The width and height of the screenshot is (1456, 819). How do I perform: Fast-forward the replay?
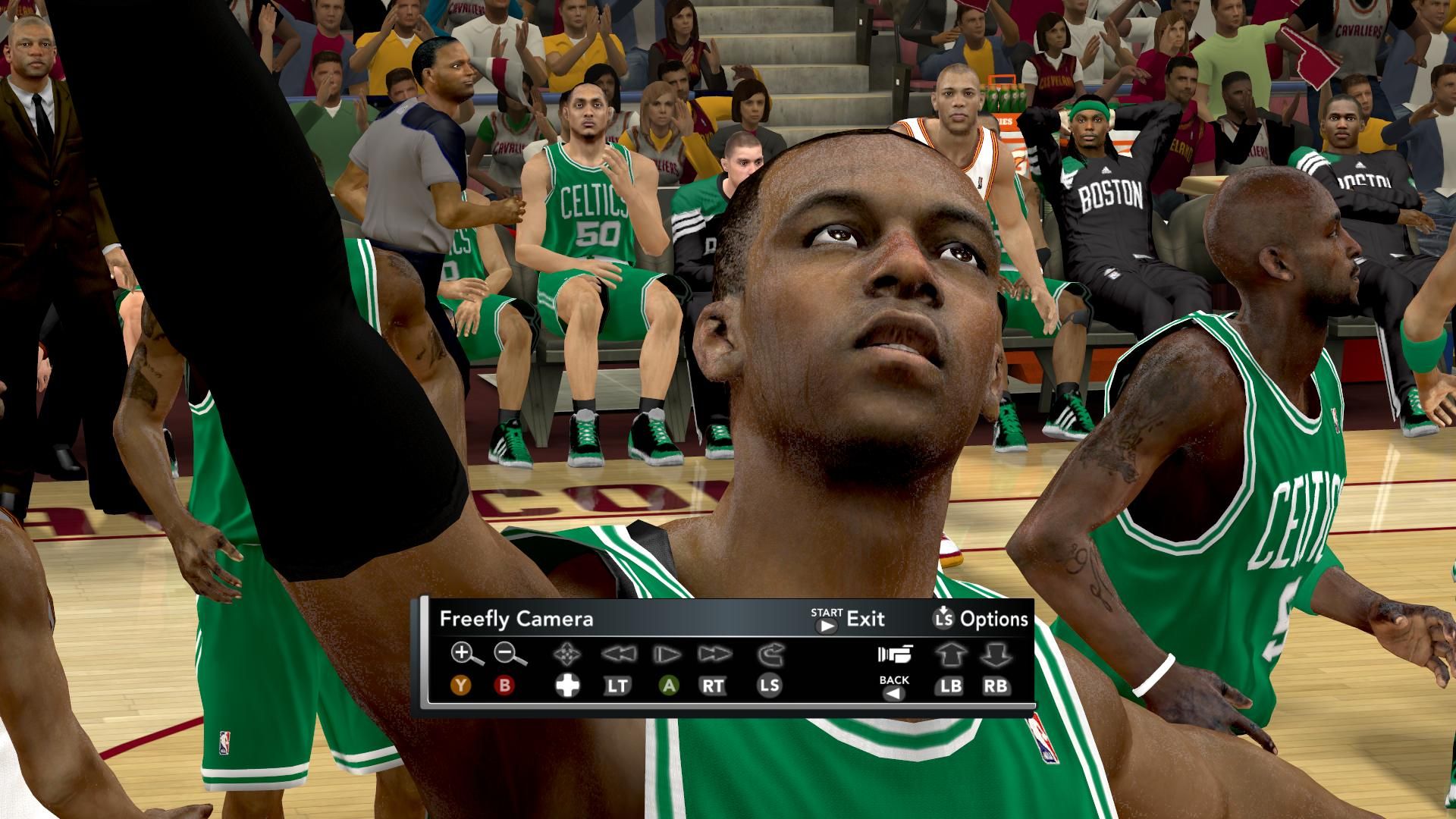click(x=714, y=654)
